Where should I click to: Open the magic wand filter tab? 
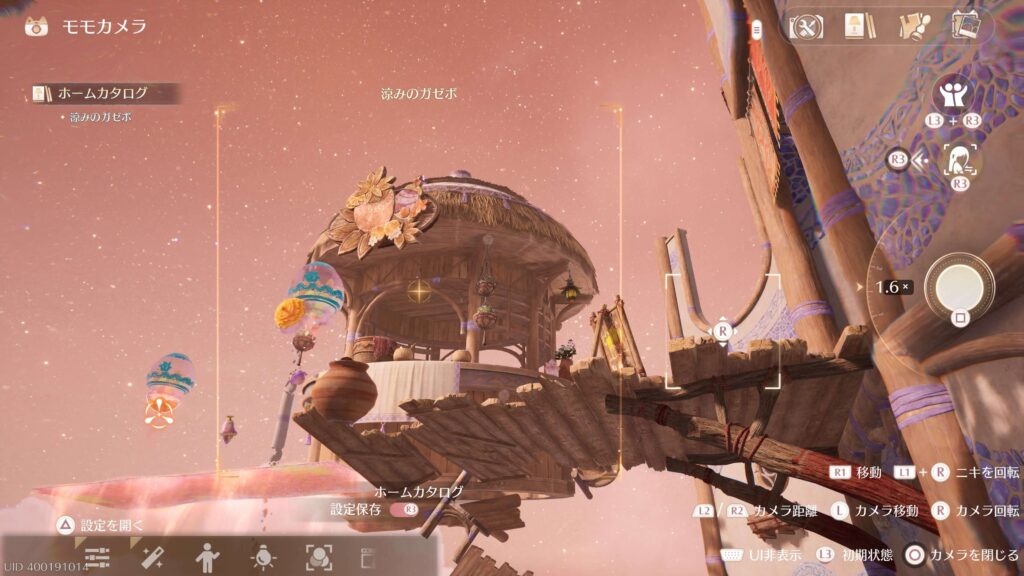tap(152, 556)
